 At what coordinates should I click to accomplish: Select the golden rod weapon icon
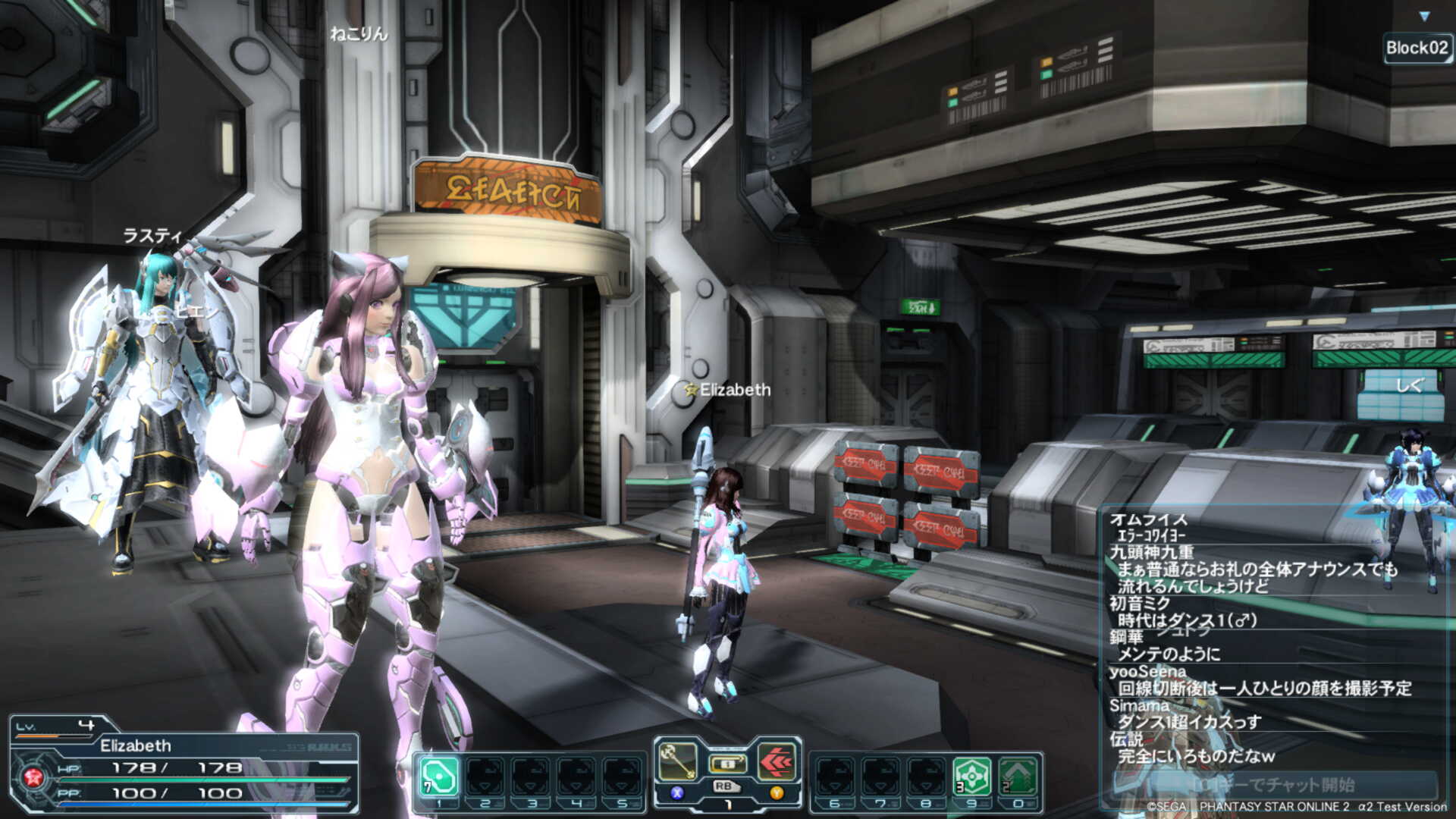coord(677,761)
